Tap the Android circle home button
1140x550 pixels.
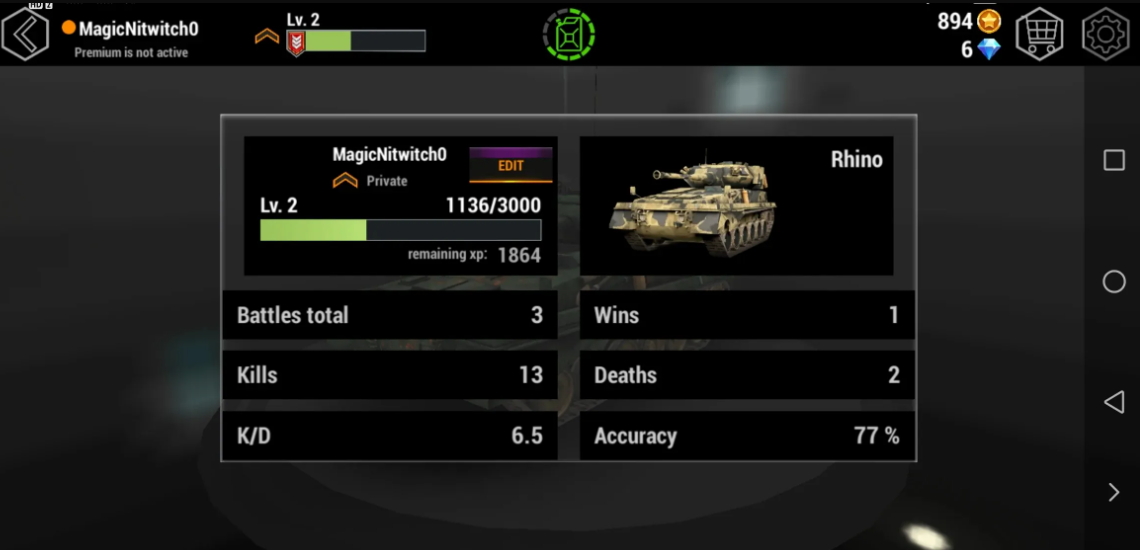1114,282
